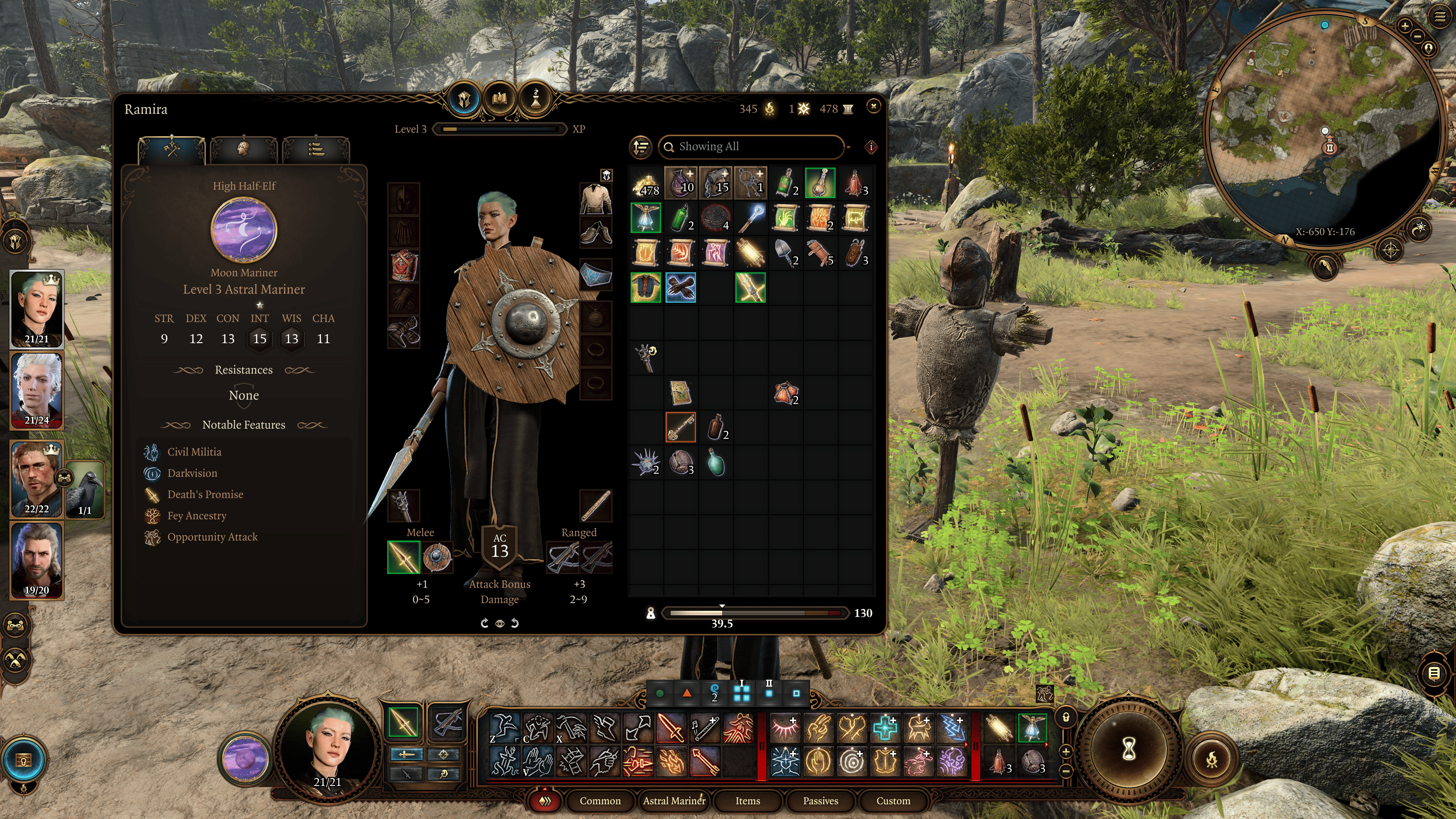Select the Custom hotbar tab
This screenshot has height=819, width=1456.
(x=893, y=800)
